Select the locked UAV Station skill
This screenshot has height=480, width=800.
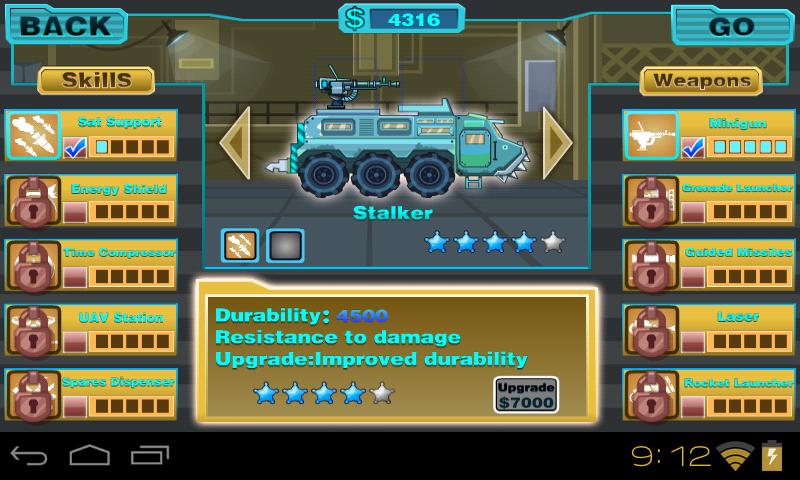click(x=33, y=330)
